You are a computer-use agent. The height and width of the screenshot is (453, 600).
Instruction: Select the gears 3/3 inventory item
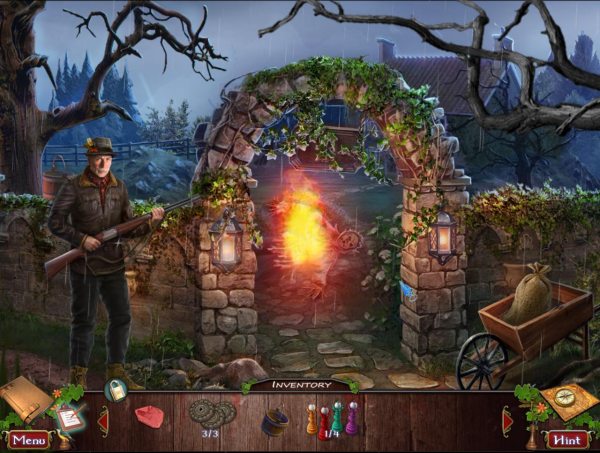coord(211,413)
